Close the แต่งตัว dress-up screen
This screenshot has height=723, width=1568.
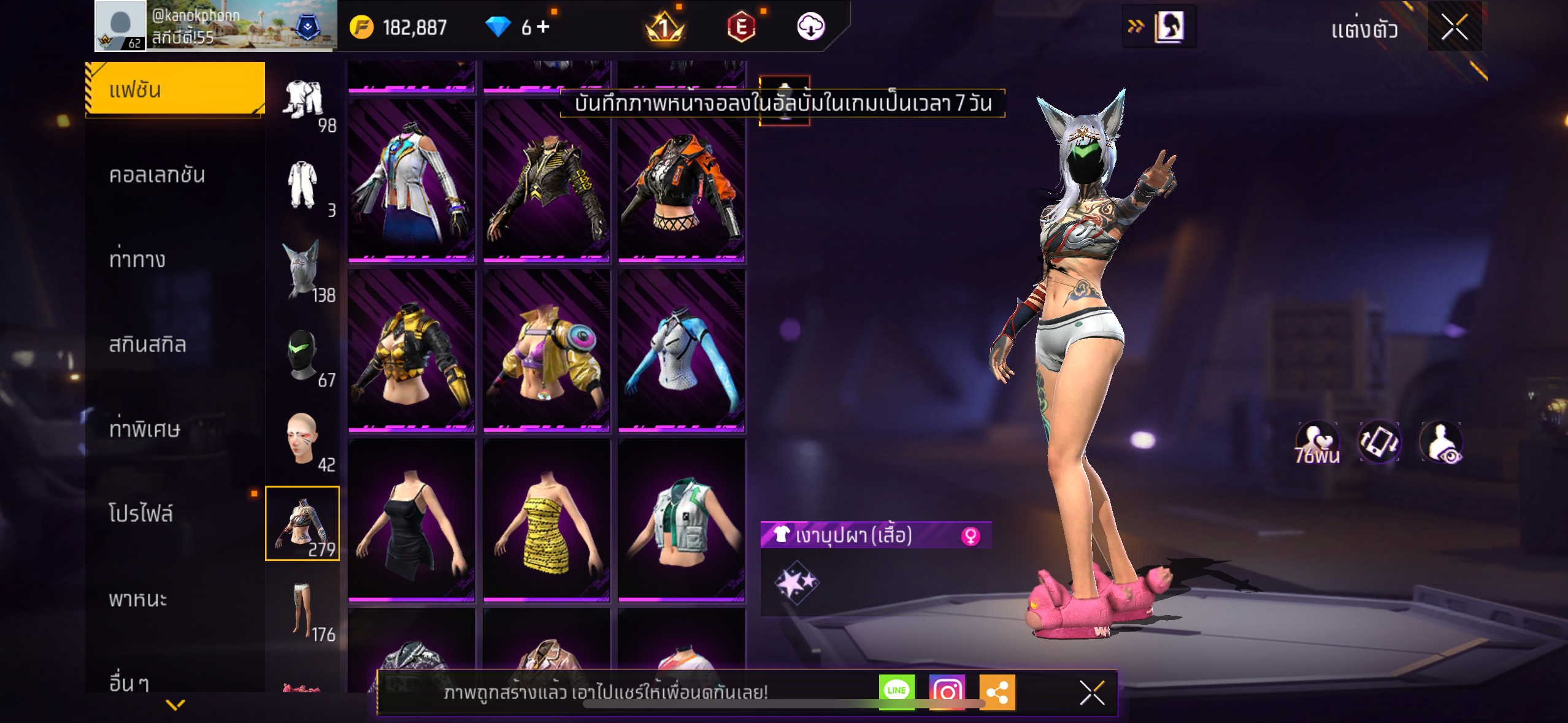(x=1454, y=27)
